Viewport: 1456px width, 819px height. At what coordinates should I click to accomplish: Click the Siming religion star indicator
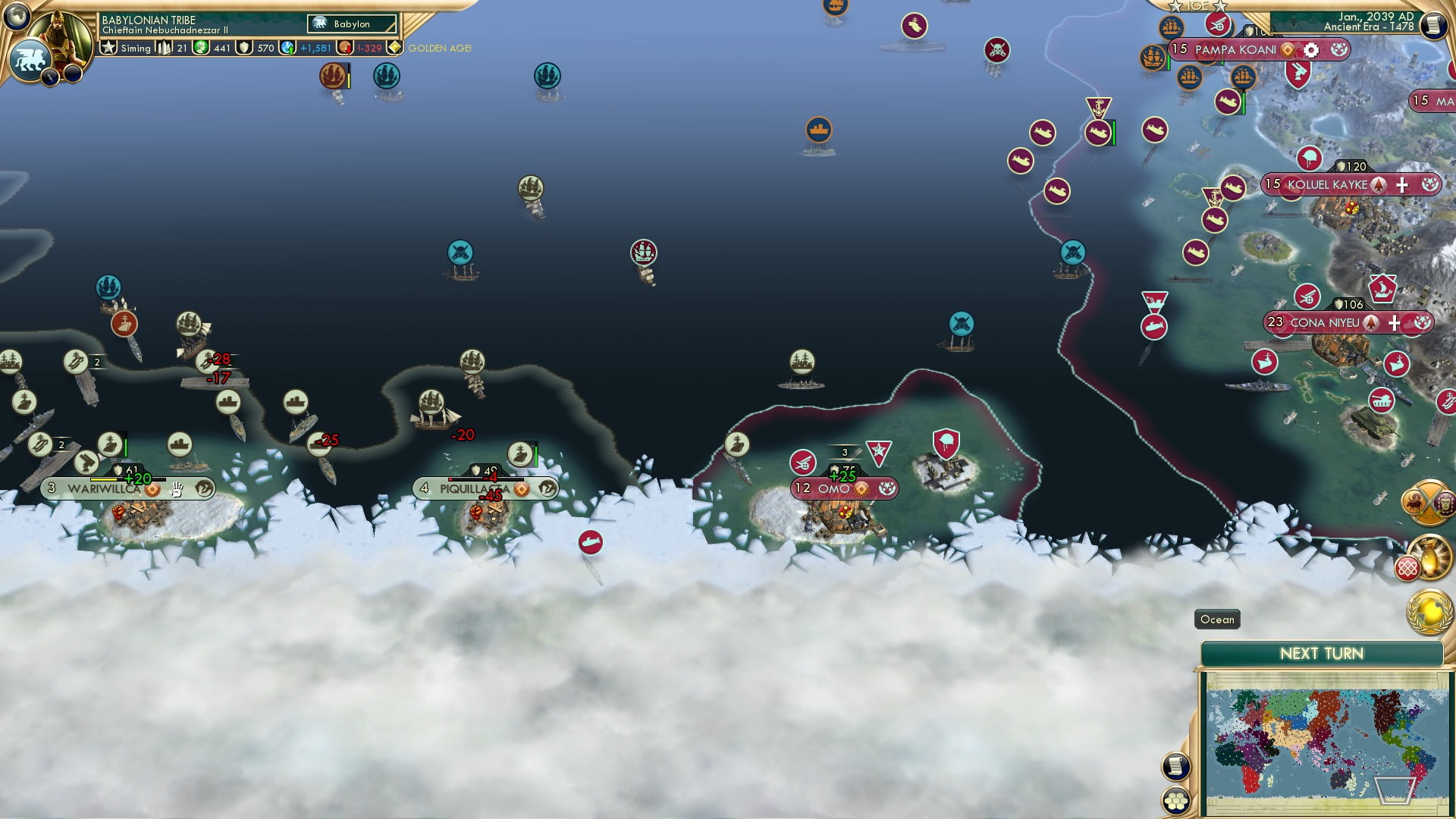pyautogui.click(x=111, y=48)
